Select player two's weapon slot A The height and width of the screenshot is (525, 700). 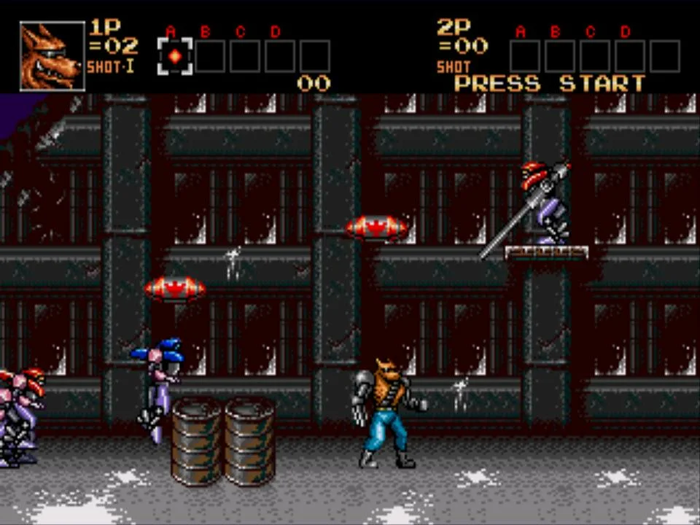coord(525,56)
